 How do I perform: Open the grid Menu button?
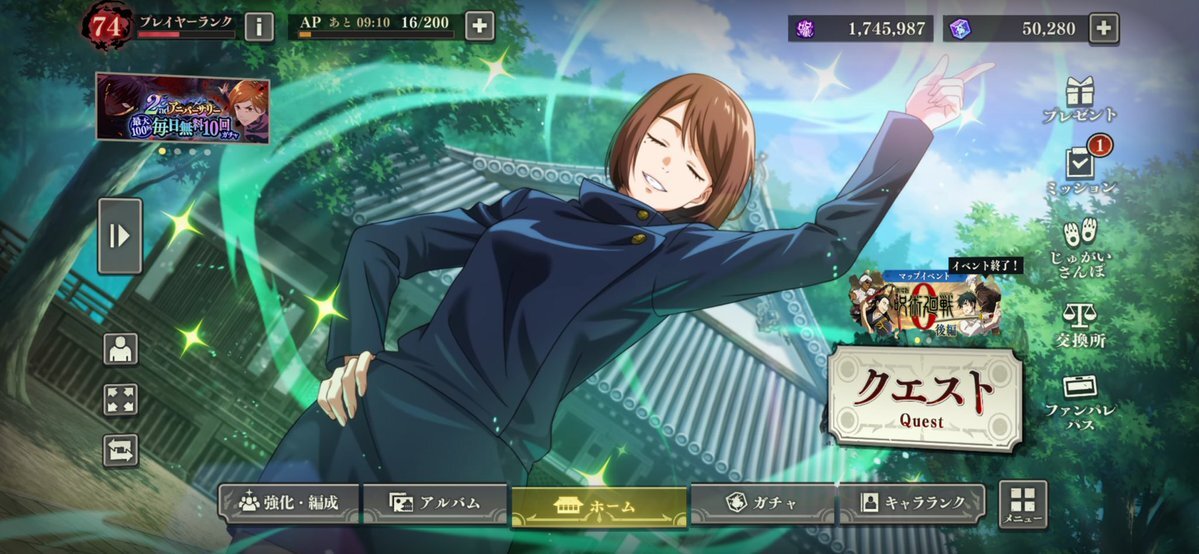[x=1023, y=504]
